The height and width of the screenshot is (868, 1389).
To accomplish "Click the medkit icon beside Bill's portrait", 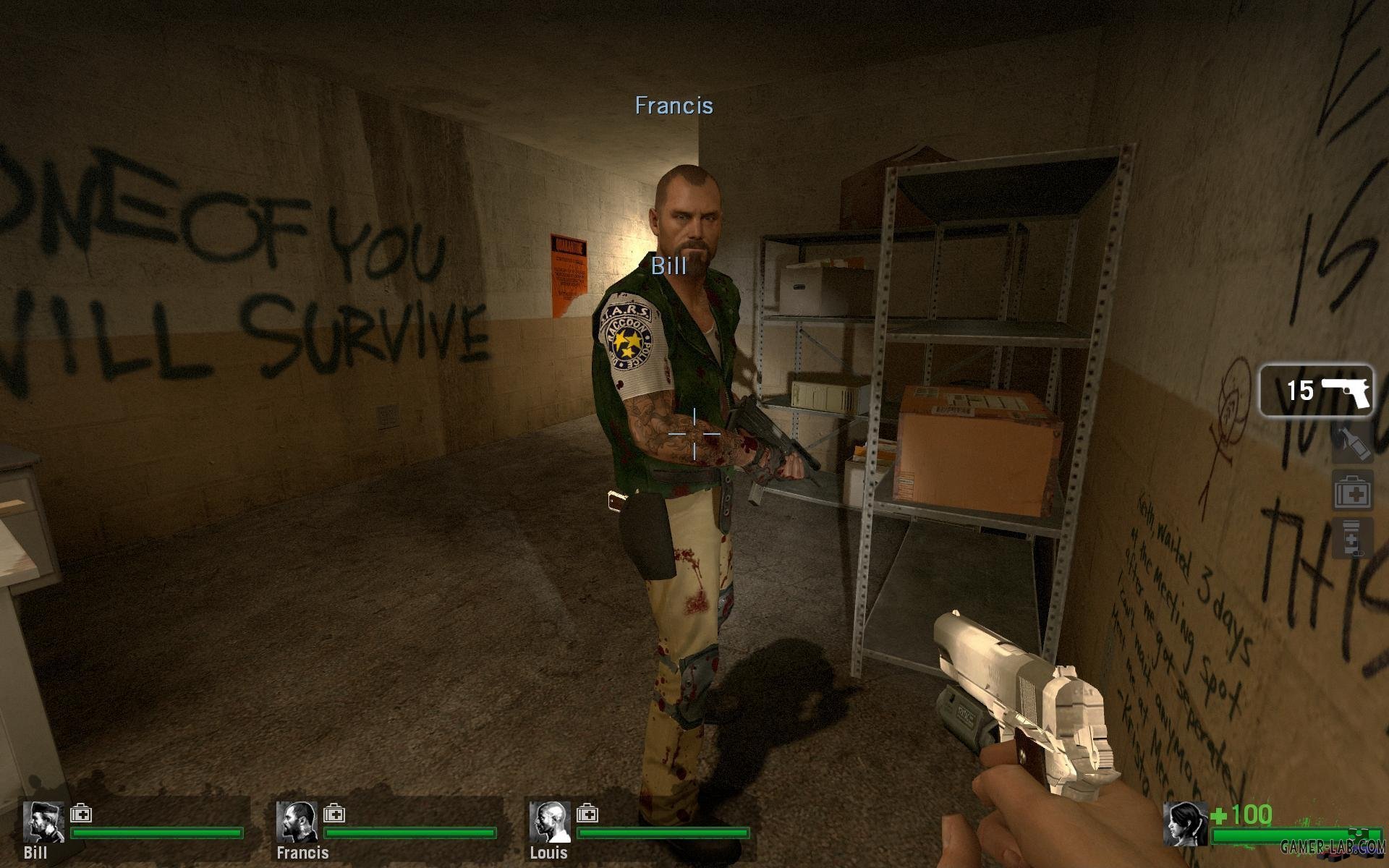I will point(81,814).
